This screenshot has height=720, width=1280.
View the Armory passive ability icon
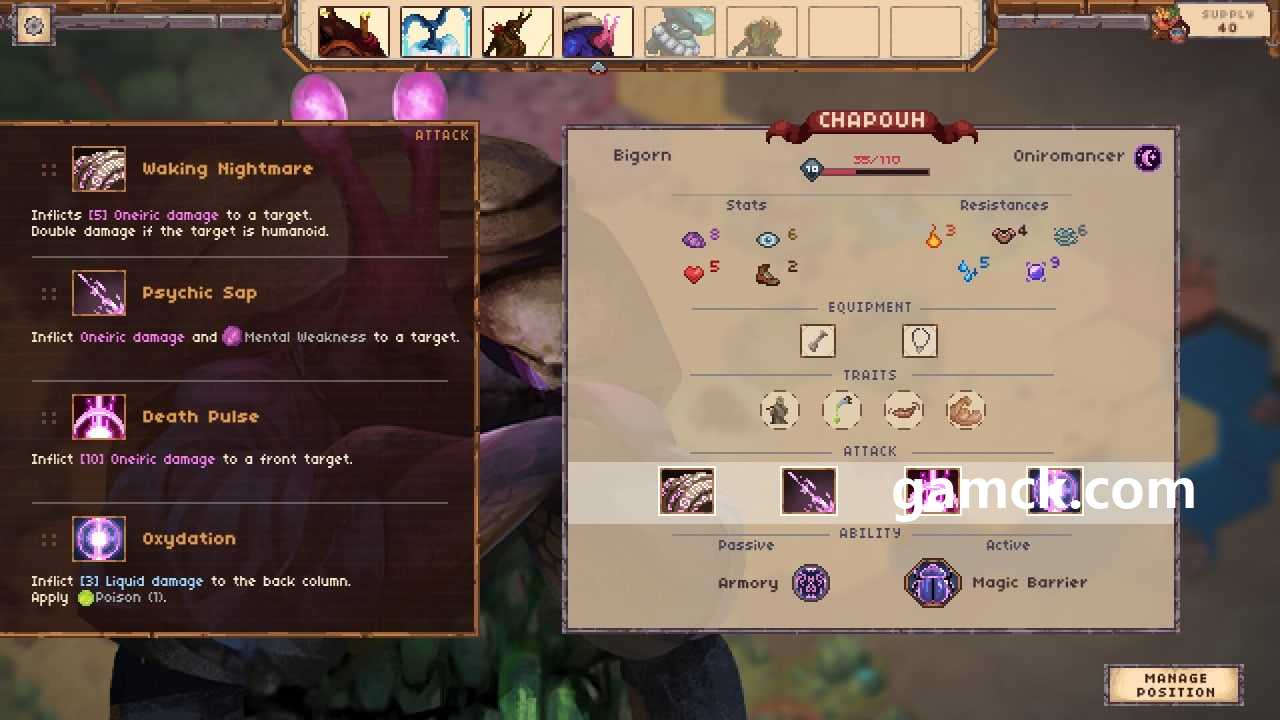click(811, 583)
